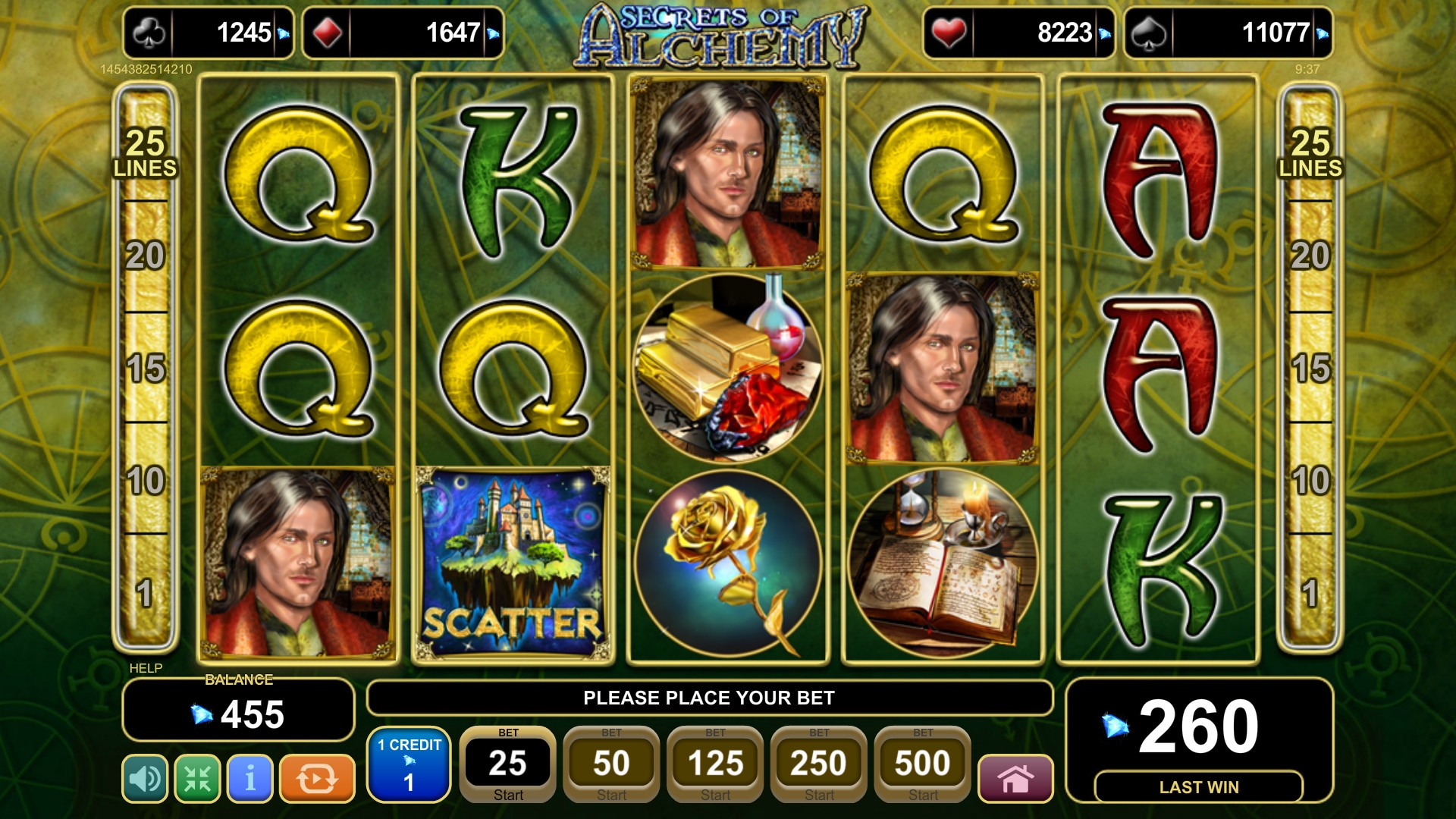Viewport: 1456px width, 819px height.
Task: Place the maximum 500 bet
Action: 922,764
